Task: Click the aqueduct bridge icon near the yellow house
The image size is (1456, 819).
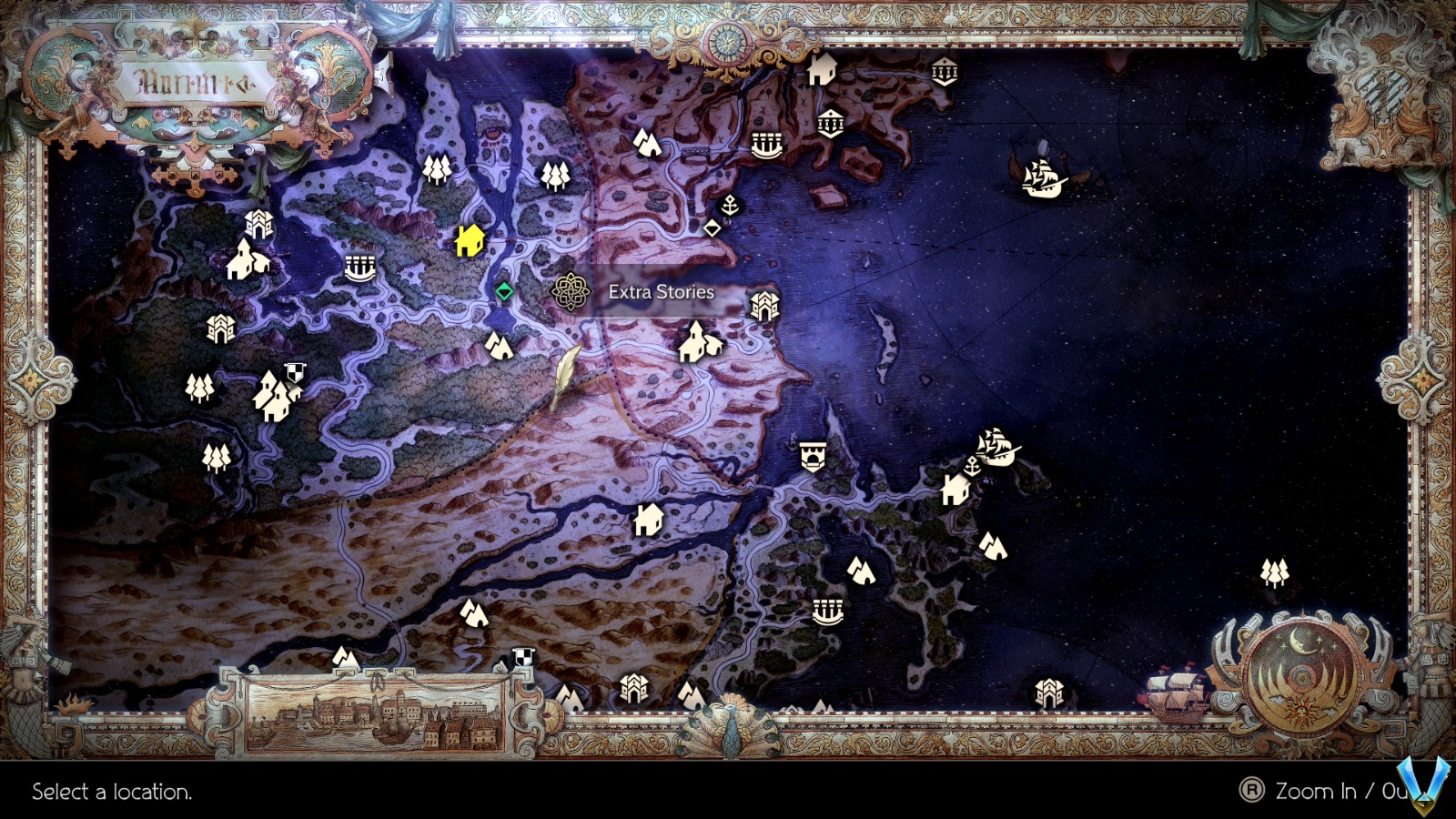Action: [361, 268]
